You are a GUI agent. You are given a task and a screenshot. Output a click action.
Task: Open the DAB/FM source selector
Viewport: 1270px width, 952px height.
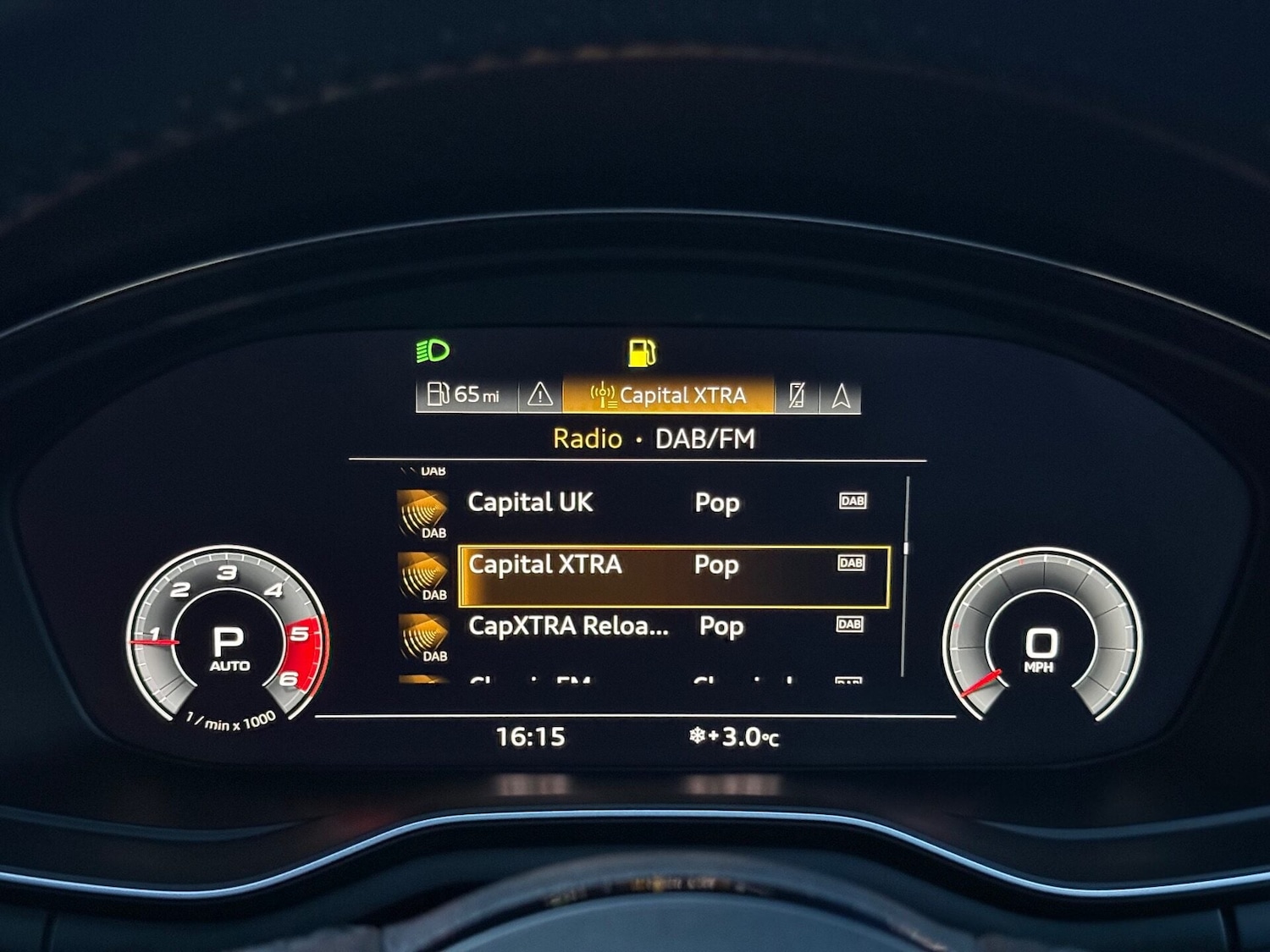point(704,438)
